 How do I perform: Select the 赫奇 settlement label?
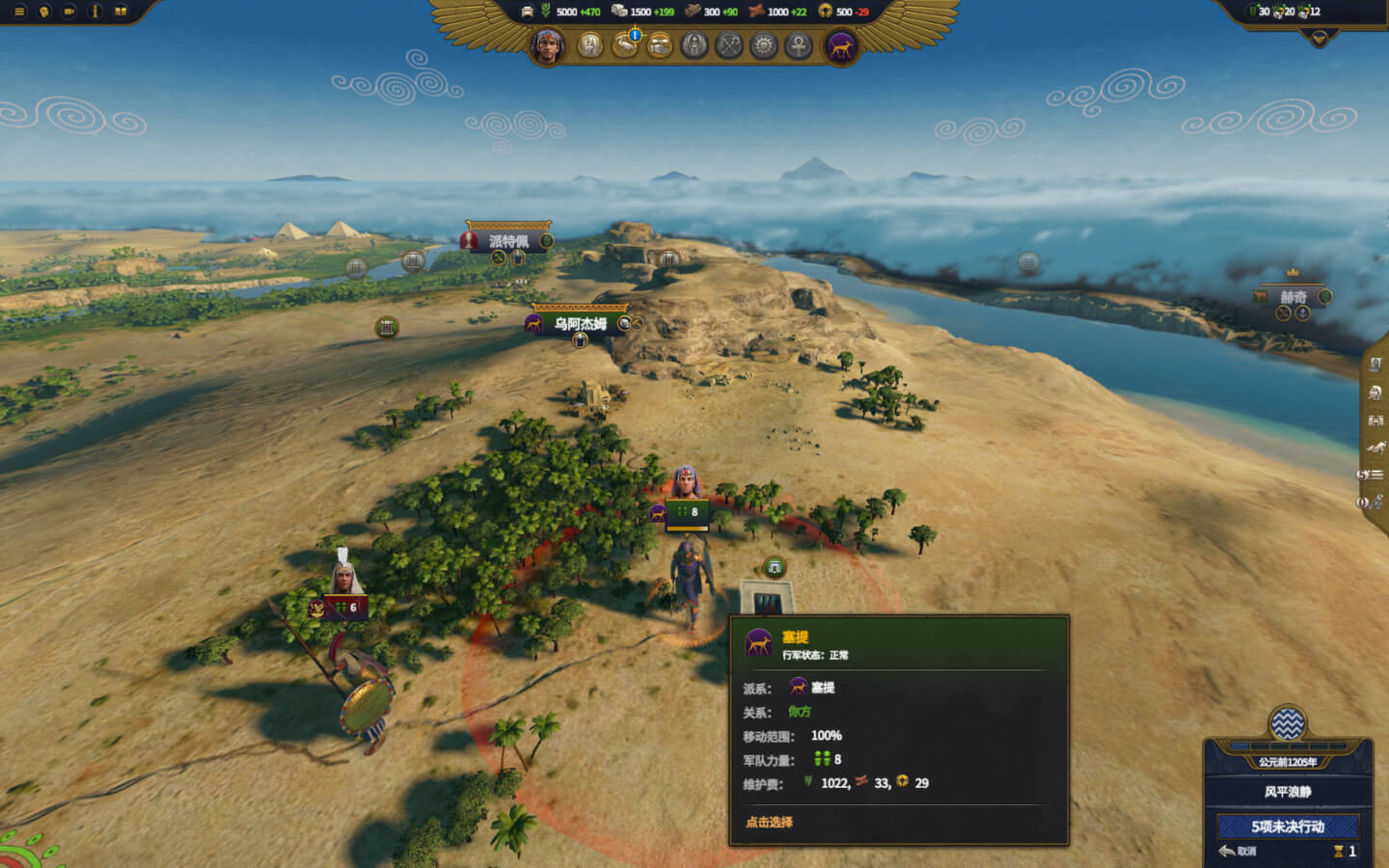pyautogui.click(x=1293, y=297)
